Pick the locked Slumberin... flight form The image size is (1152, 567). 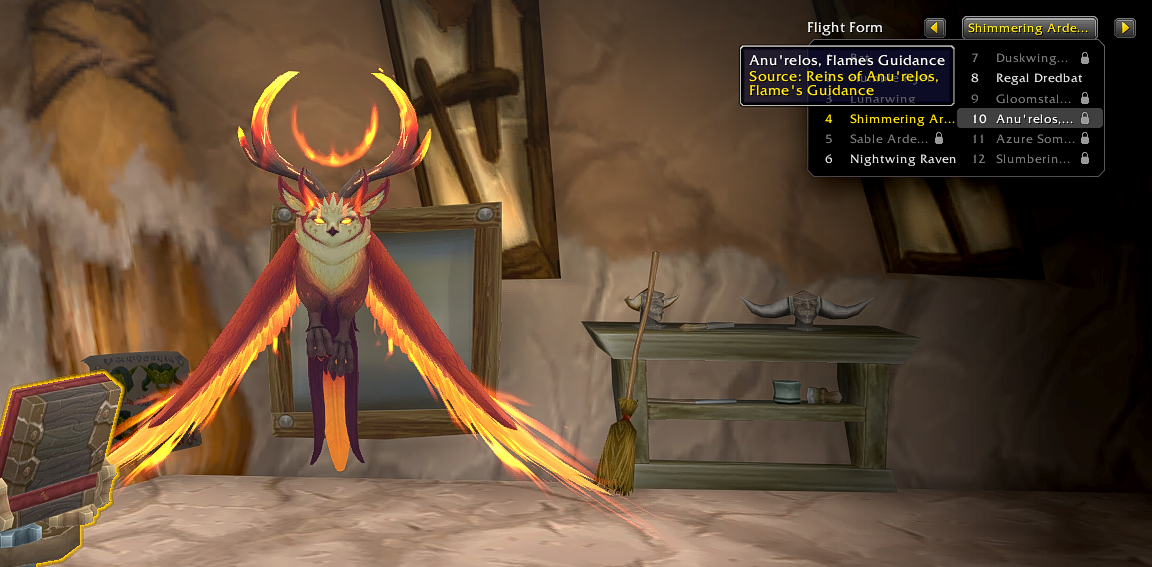coord(1030,159)
